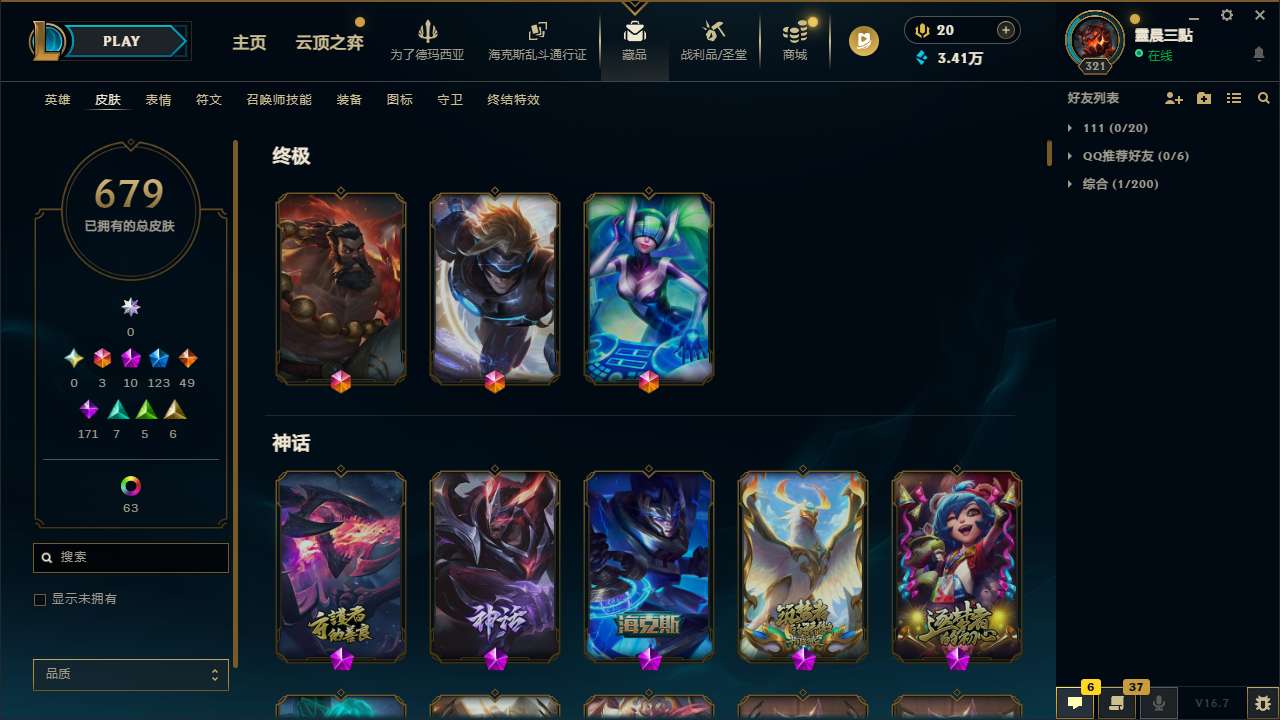Click the blue essence currency icon
Screen dimensions: 1280x720
coord(921,59)
